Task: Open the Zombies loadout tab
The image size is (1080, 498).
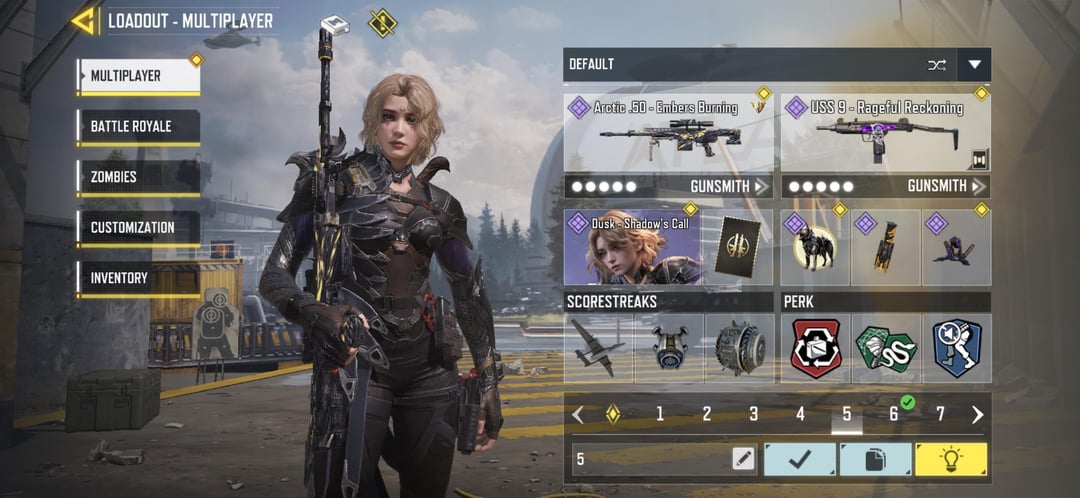Action: point(138,177)
